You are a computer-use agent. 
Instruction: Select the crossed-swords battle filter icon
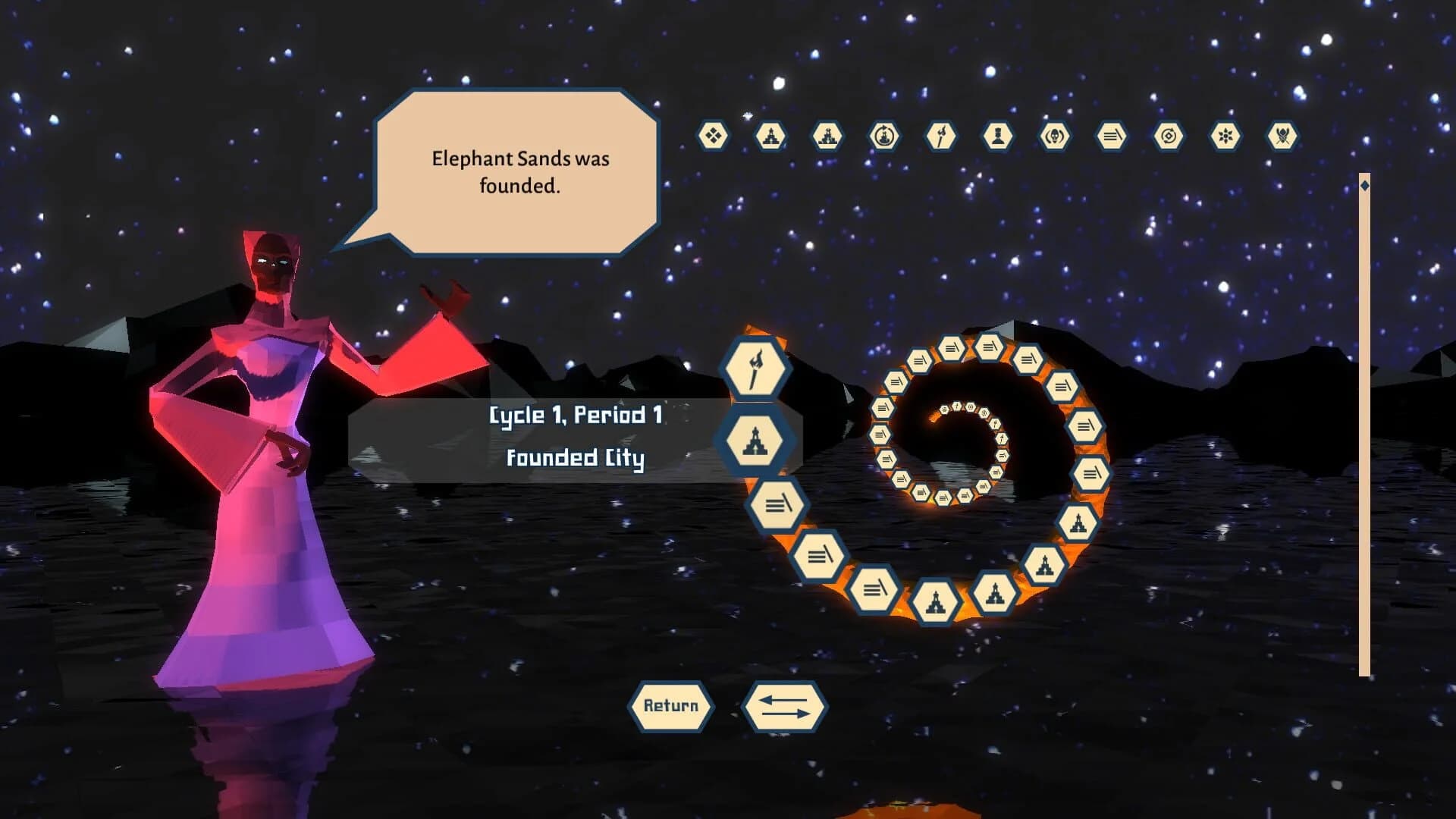click(1282, 135)
